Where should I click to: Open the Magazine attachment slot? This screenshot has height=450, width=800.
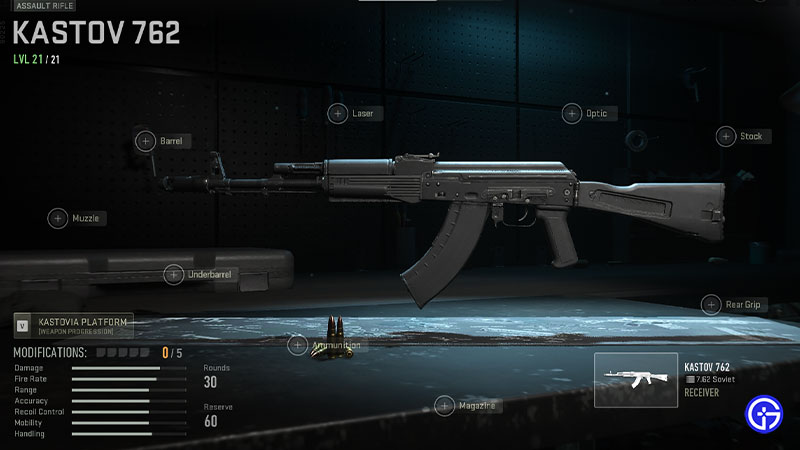445,405
